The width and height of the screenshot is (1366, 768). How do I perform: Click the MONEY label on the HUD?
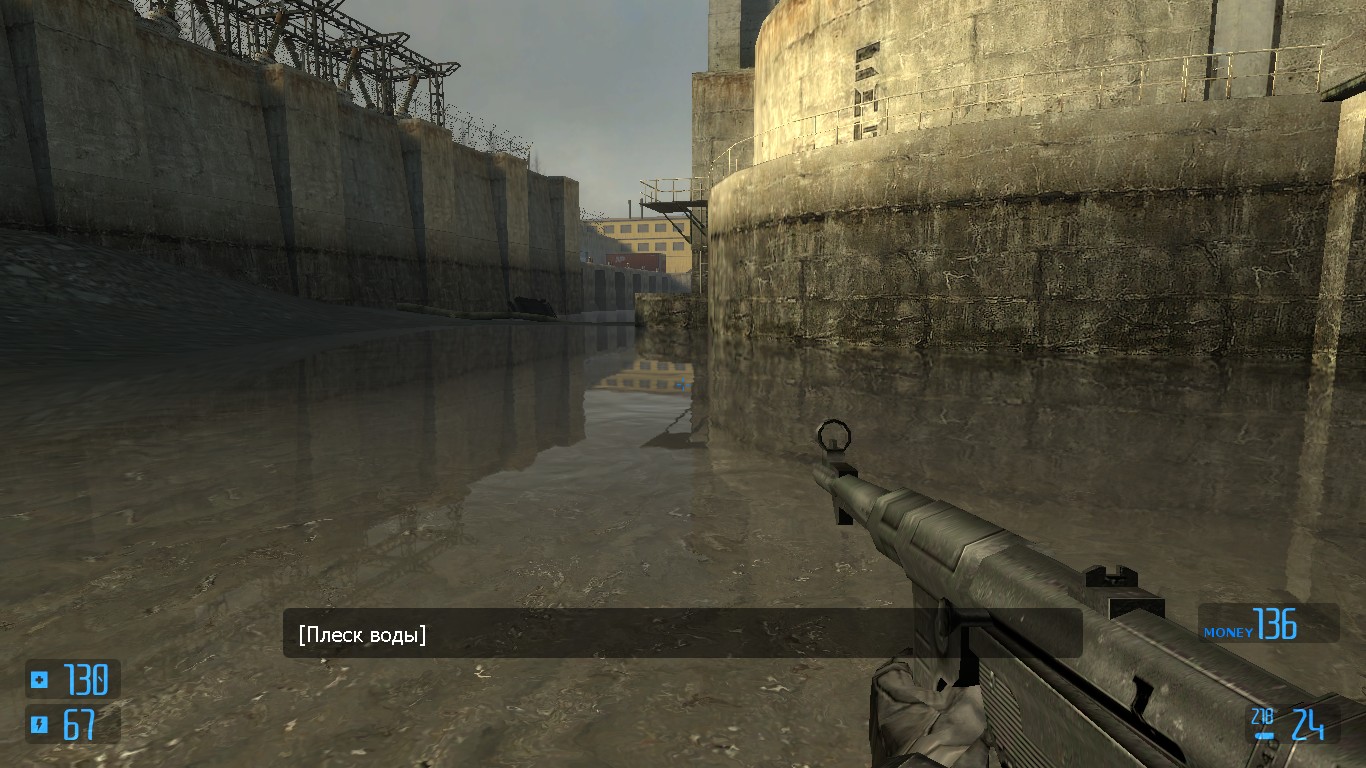click(x=1228, y=632)
